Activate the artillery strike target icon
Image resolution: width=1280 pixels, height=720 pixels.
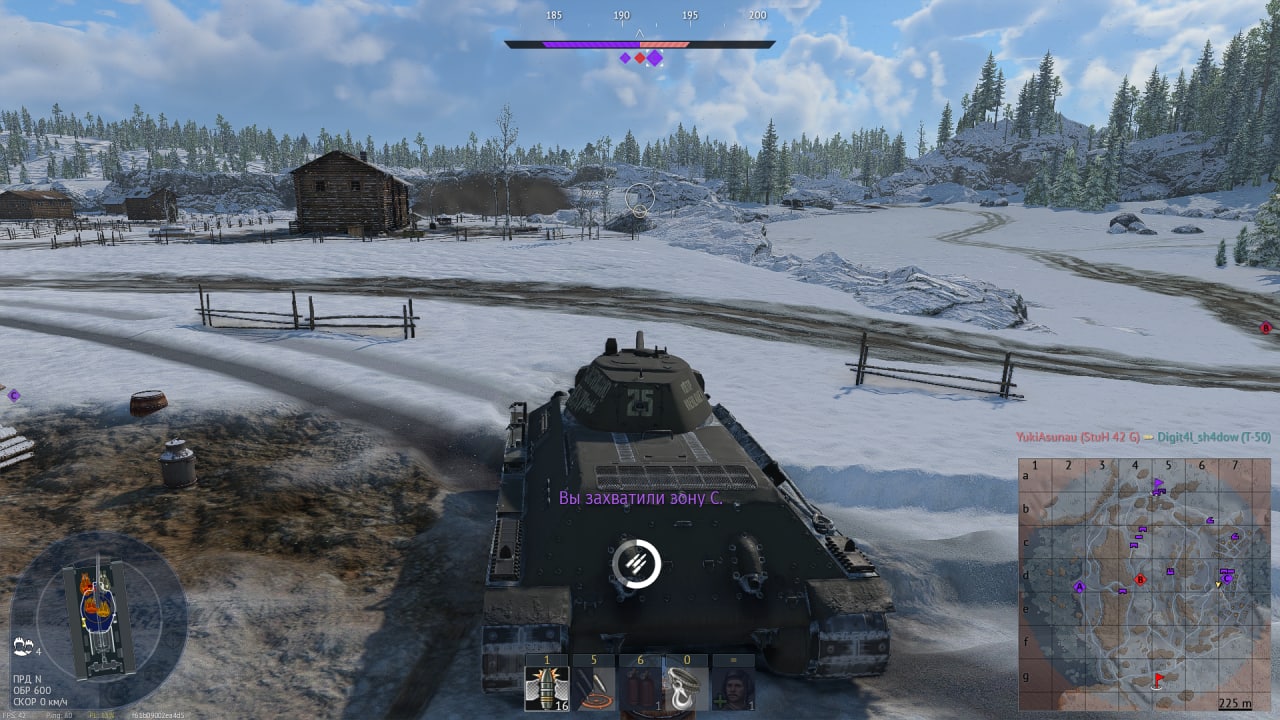pos(594,688)
